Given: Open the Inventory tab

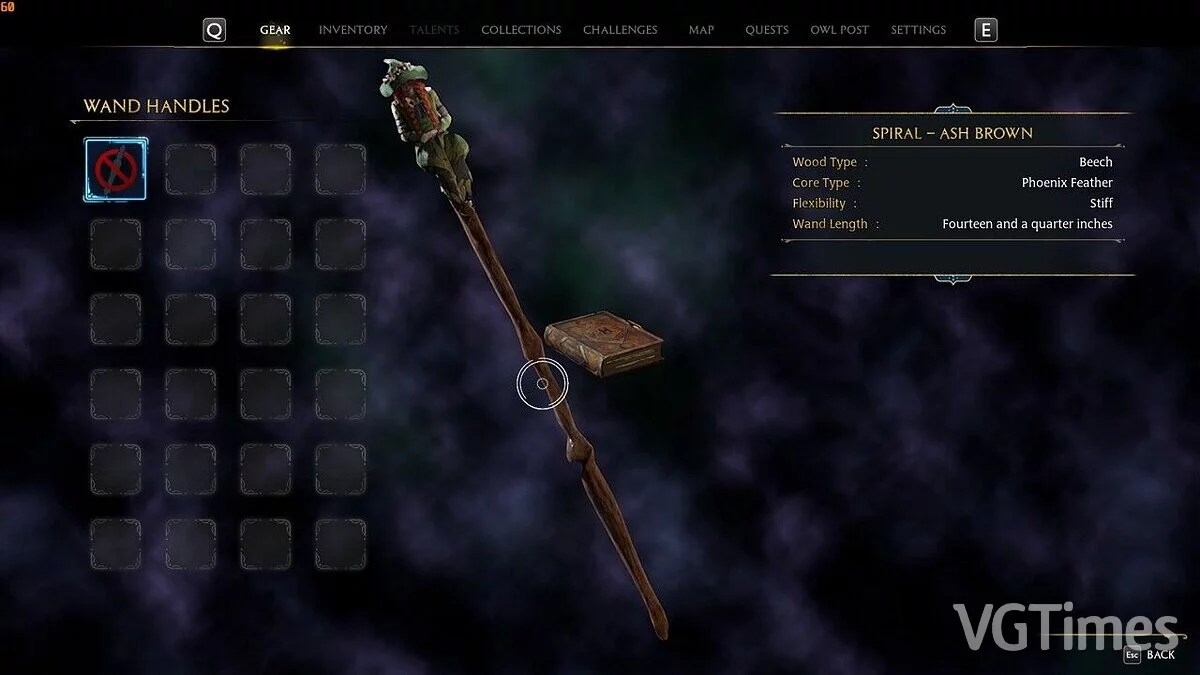Looking at the screenshot, I should 353,30.
